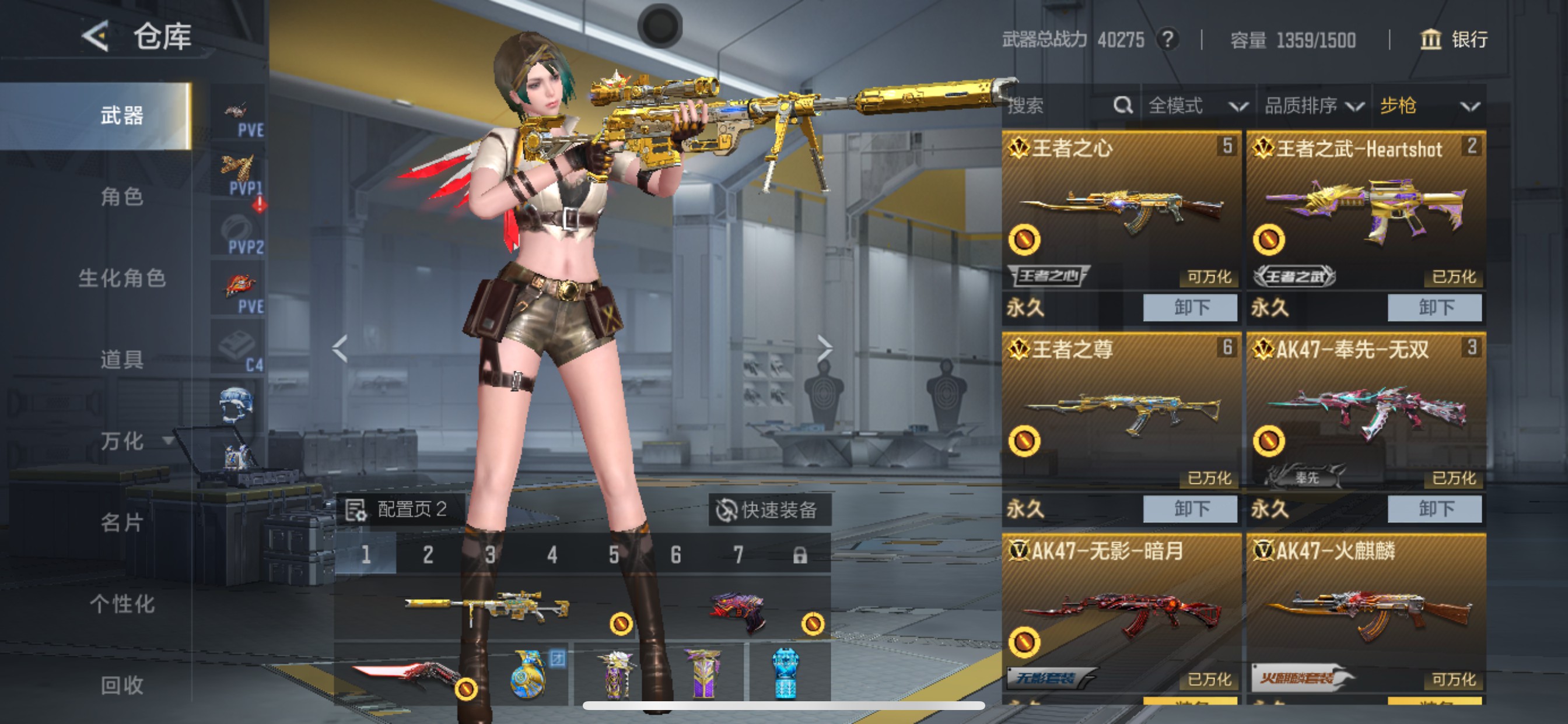
Task: Open the 名片 section
Action: [x=122, y=522]
